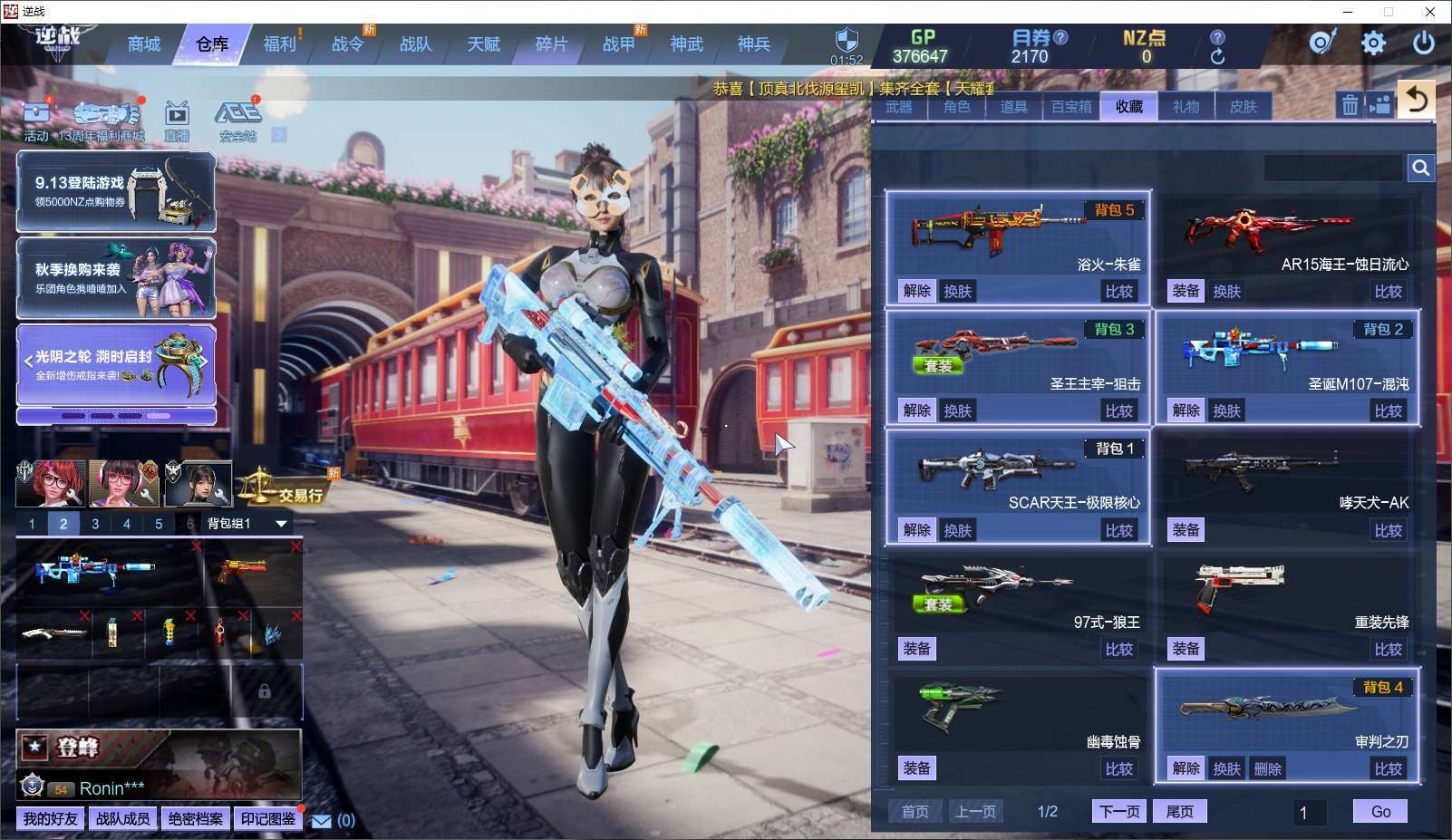The width and height of the screenshot is (1452, 840).
Task: Switch to the 天赋 talent menu
Action: coord(483,44)
